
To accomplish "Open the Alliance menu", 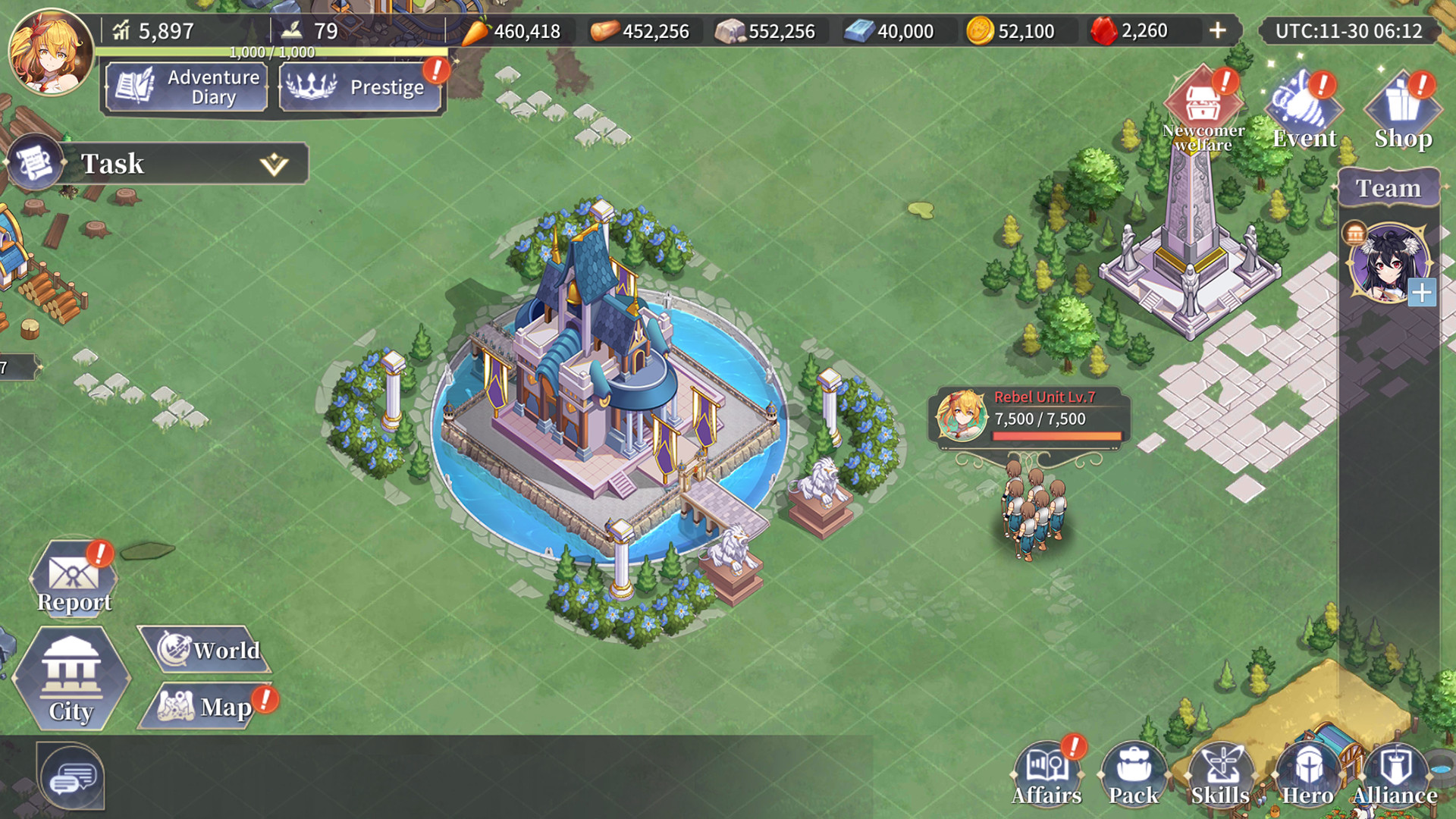I will pyautogui.click(x=1395, y=775).
